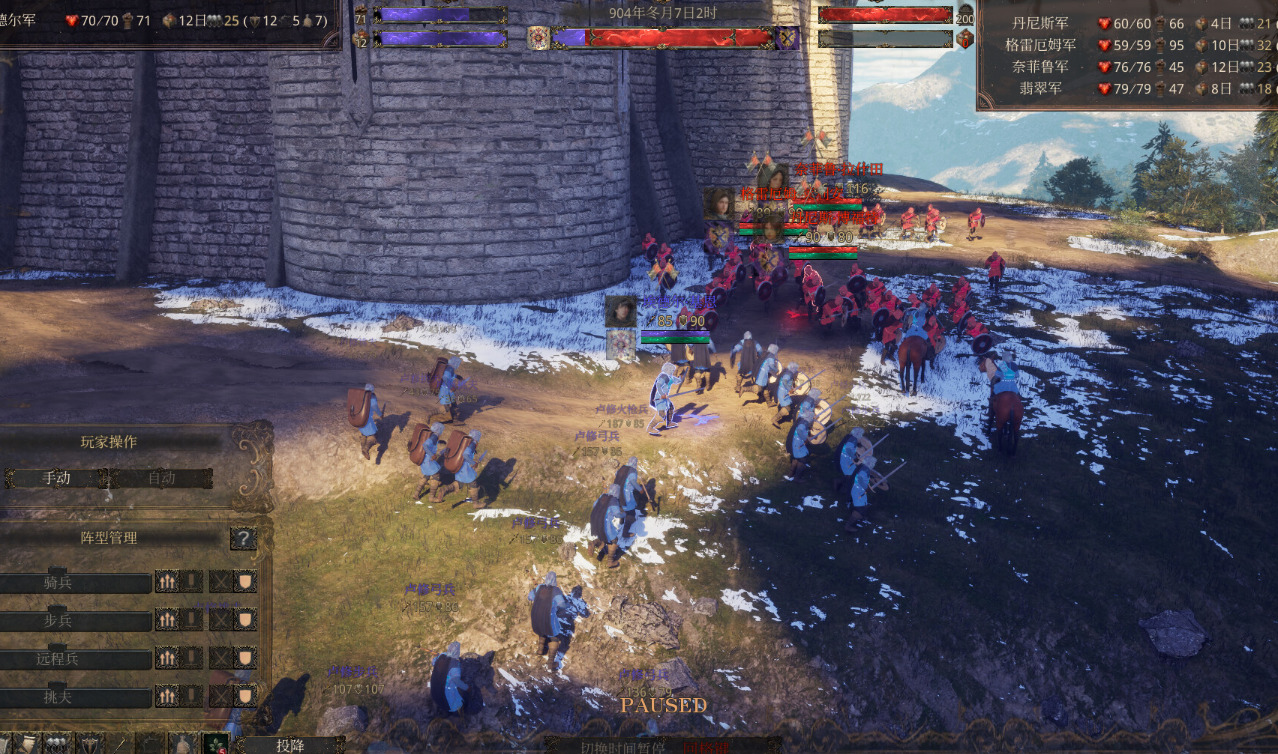Image resolution: width=1278 pixels, height=754 pixels.
Task: Set porters to the shield defend stance
Action: tap(245, 695)
